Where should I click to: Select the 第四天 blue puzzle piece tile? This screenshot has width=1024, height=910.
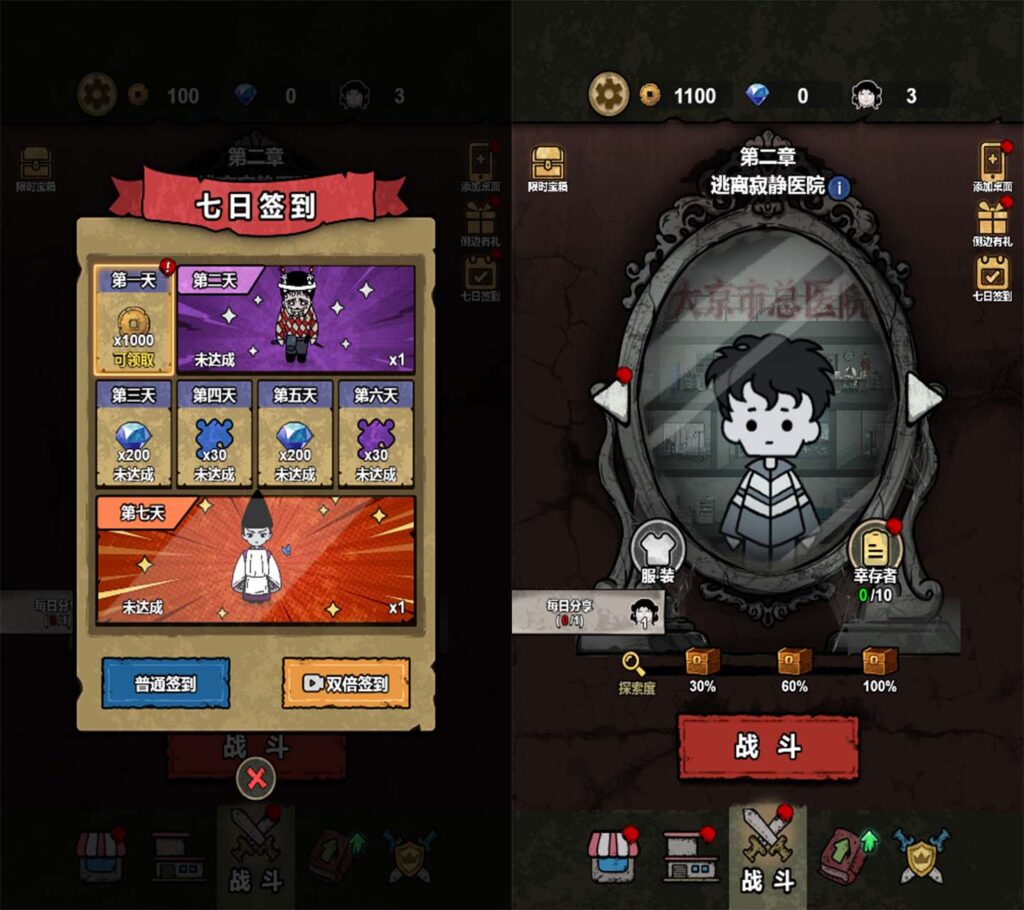[x=215, y=434]
